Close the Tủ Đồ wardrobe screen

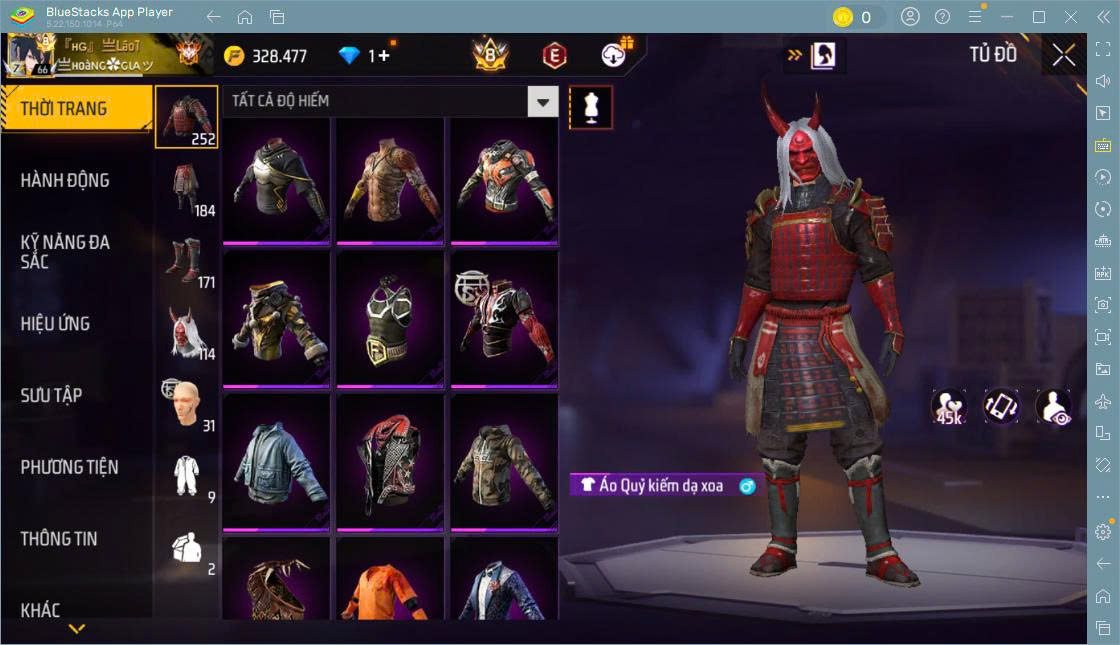coord(1063,55)
